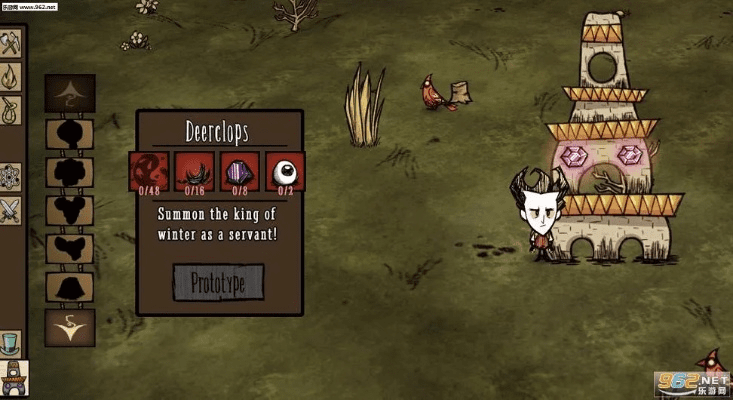Screen dimensions: 733x400
Task: Select the rope Survival crafting tab
Action: 11,108
